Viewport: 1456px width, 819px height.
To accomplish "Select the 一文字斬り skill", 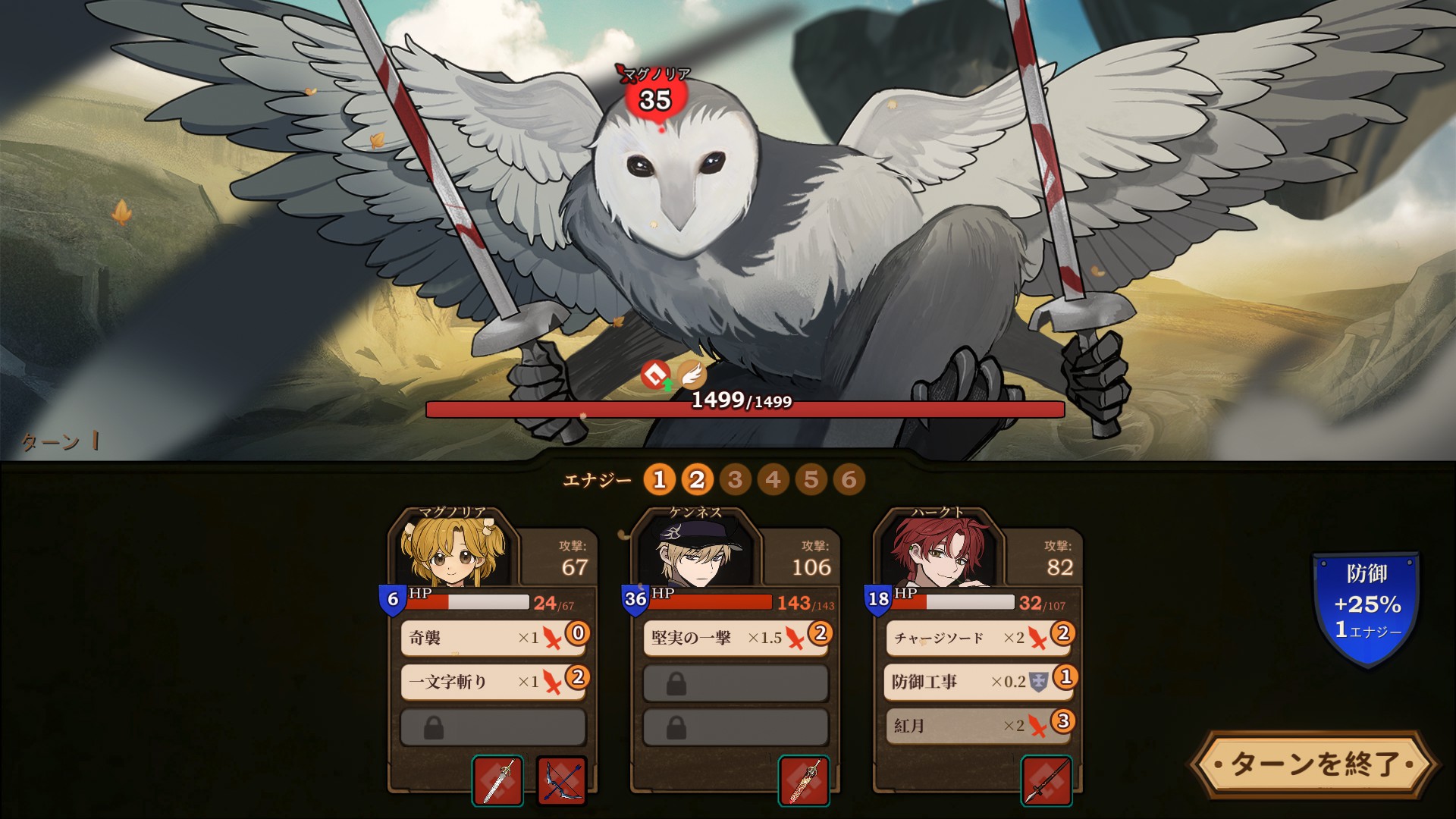I will click(493, 681).
